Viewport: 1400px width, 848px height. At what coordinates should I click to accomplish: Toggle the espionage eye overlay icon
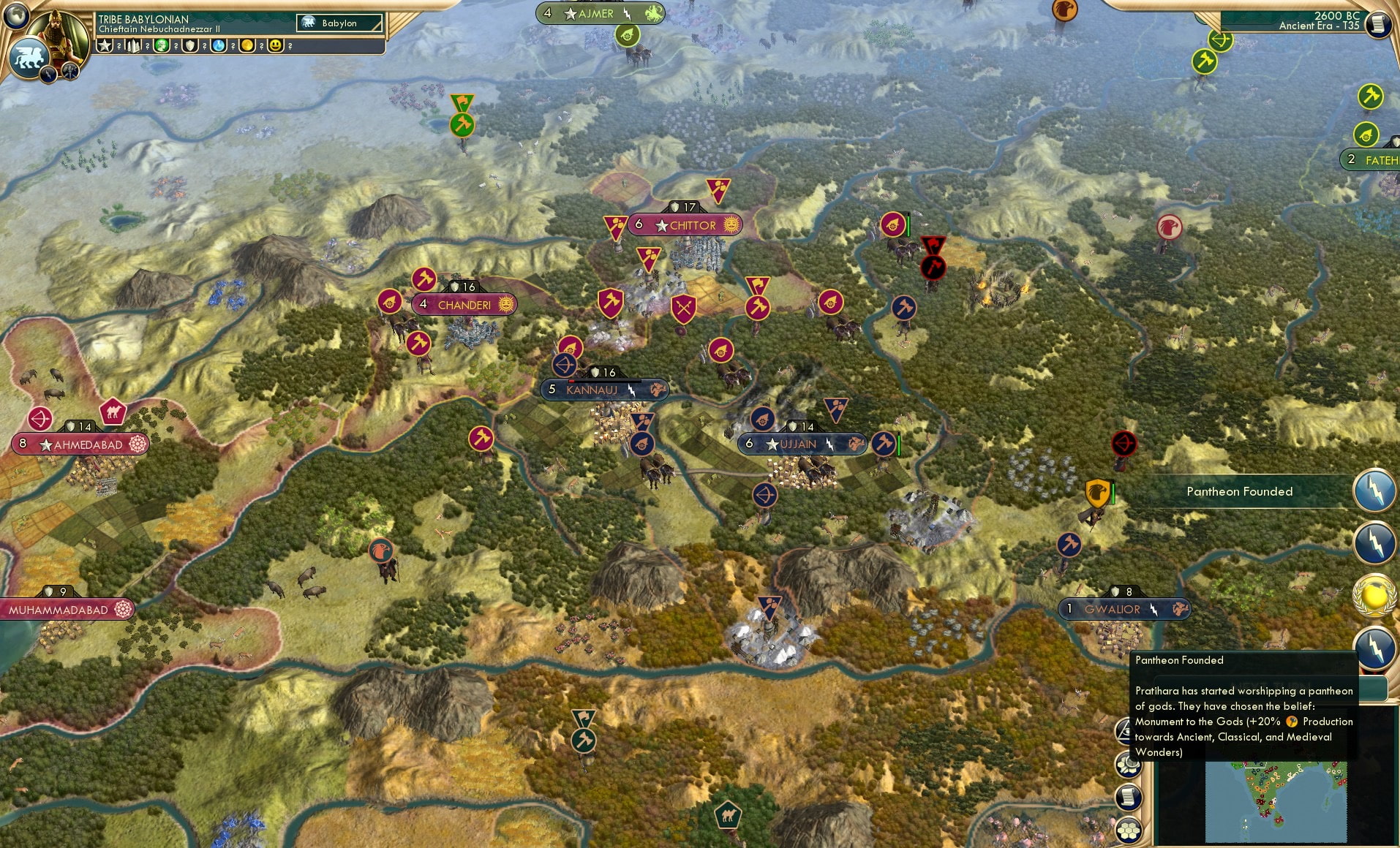point(1124,731)
